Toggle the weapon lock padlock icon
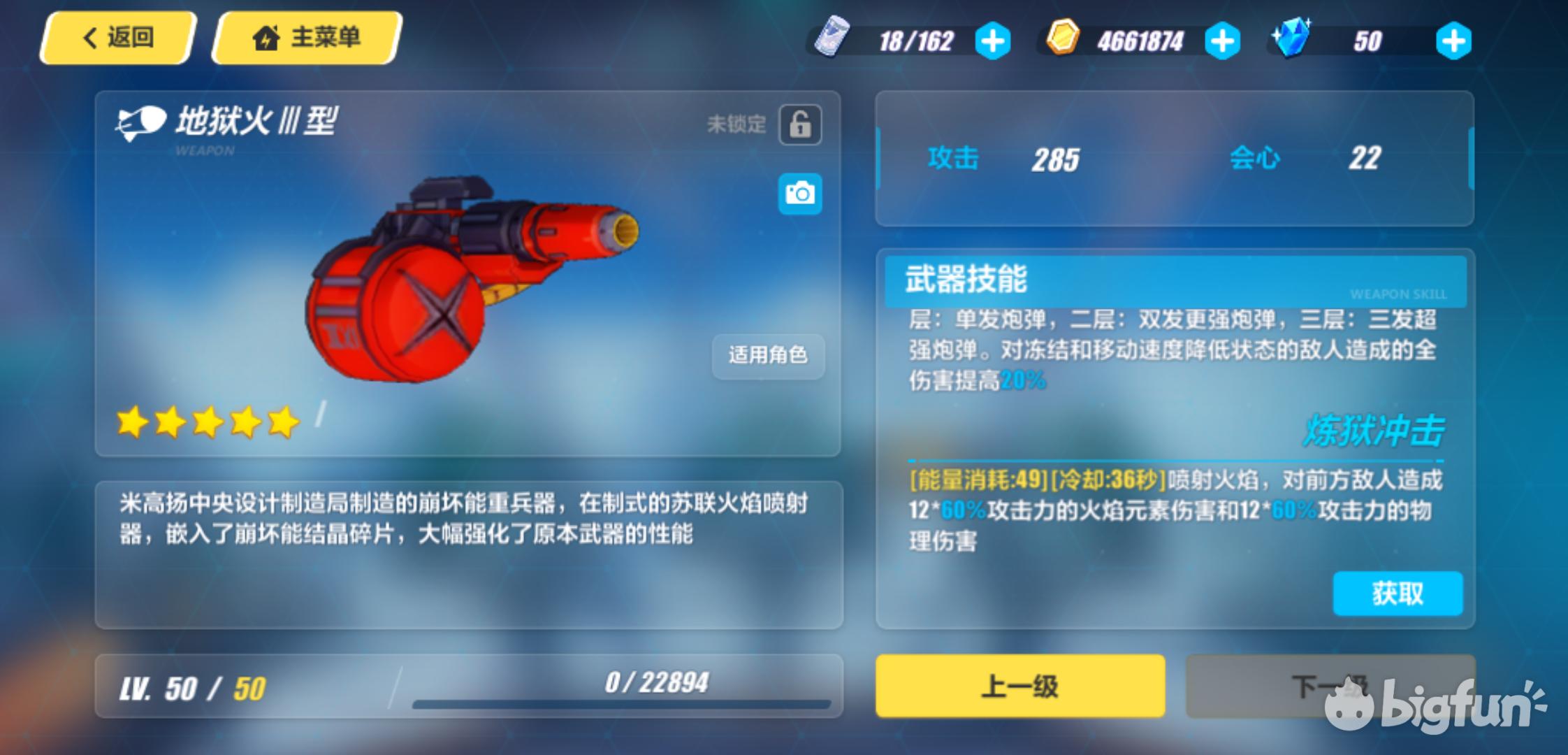 pyautogui.click(x=800, y=125)
